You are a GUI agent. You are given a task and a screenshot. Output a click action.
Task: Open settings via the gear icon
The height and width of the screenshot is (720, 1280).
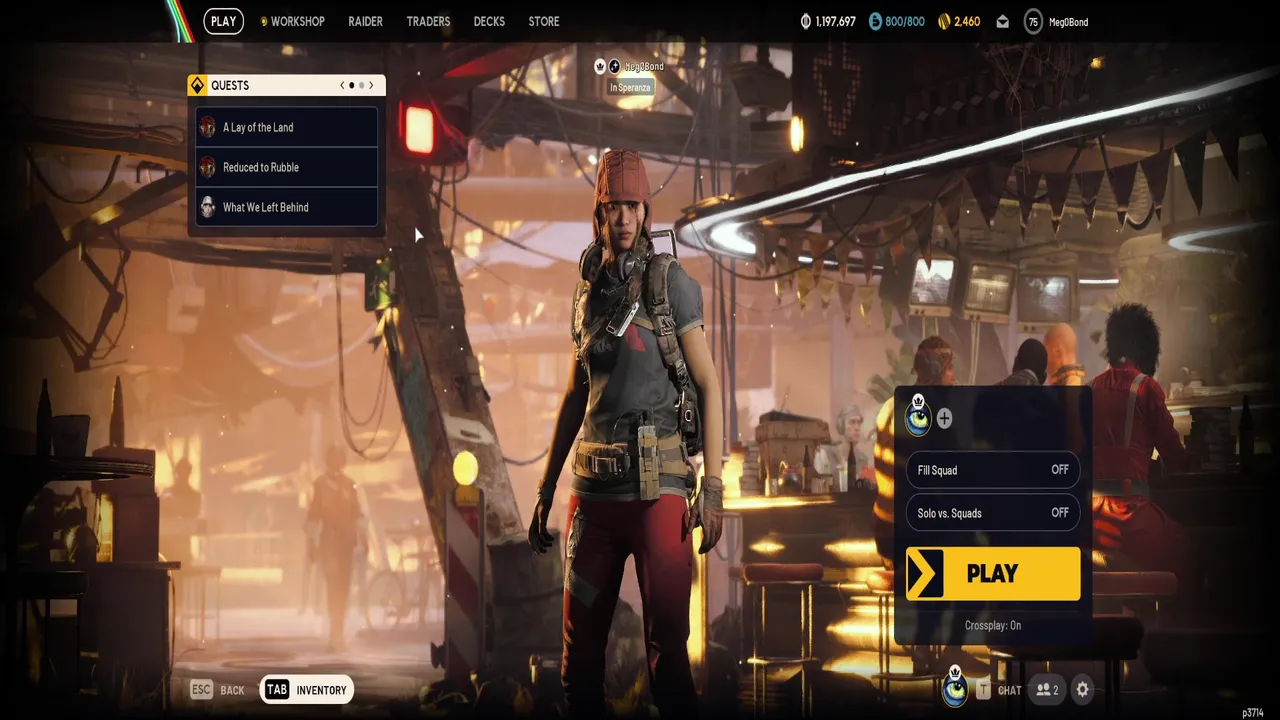1082,690
